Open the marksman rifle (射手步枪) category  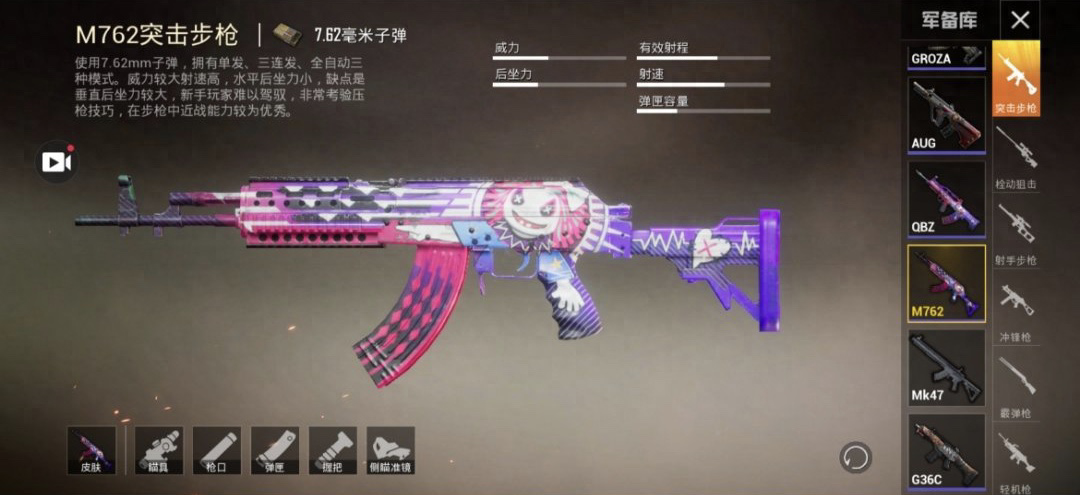point(1016,232)
